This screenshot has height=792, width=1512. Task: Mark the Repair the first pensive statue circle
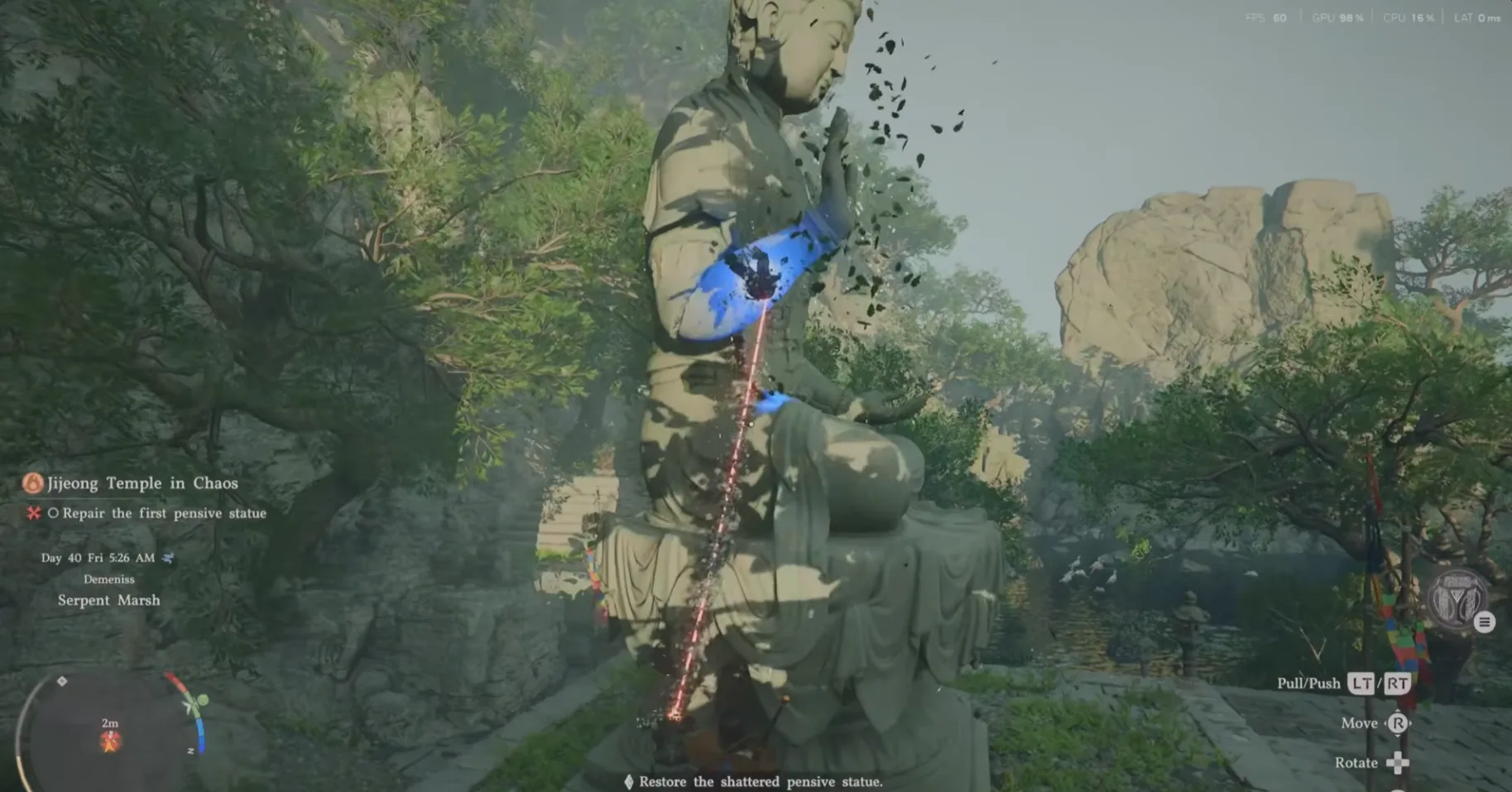click(53, 513)
